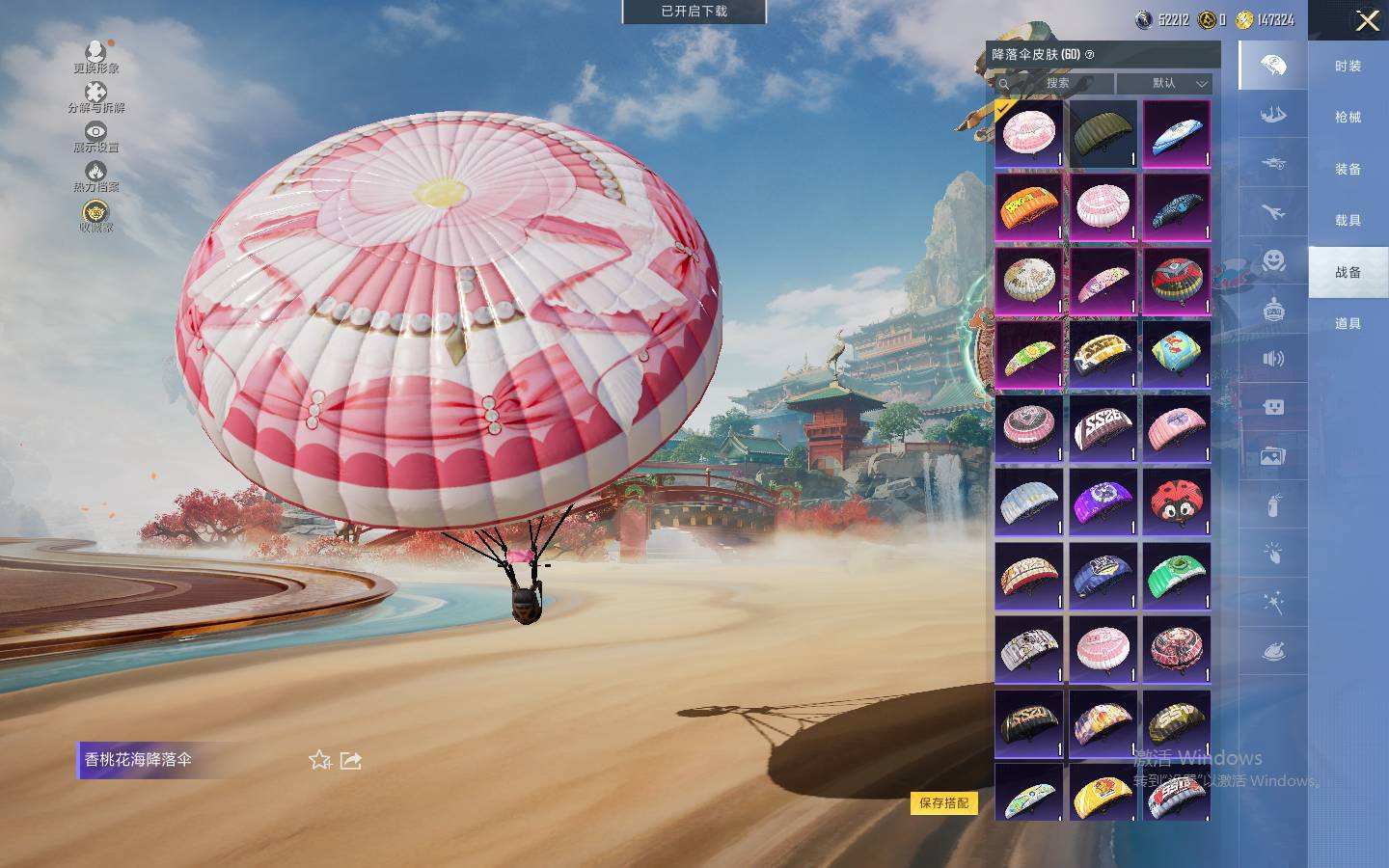This screenshot has height=868, width=1389.
Task: Select the olive green parachute skin
Action: click(1103, 134)
